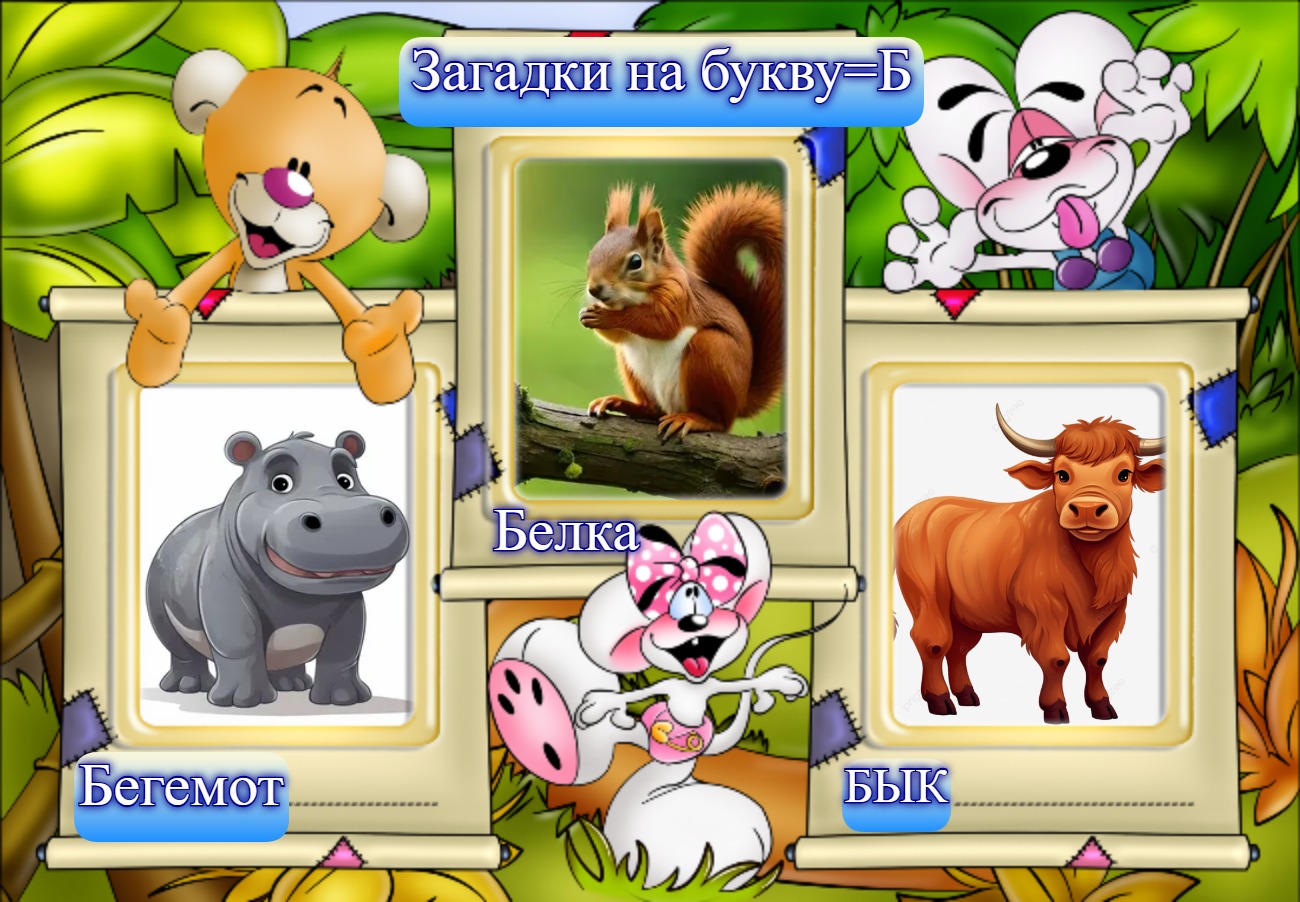Select the Белка word label
The height and width of the screenshot is (902, 1300).
[566, 534]
